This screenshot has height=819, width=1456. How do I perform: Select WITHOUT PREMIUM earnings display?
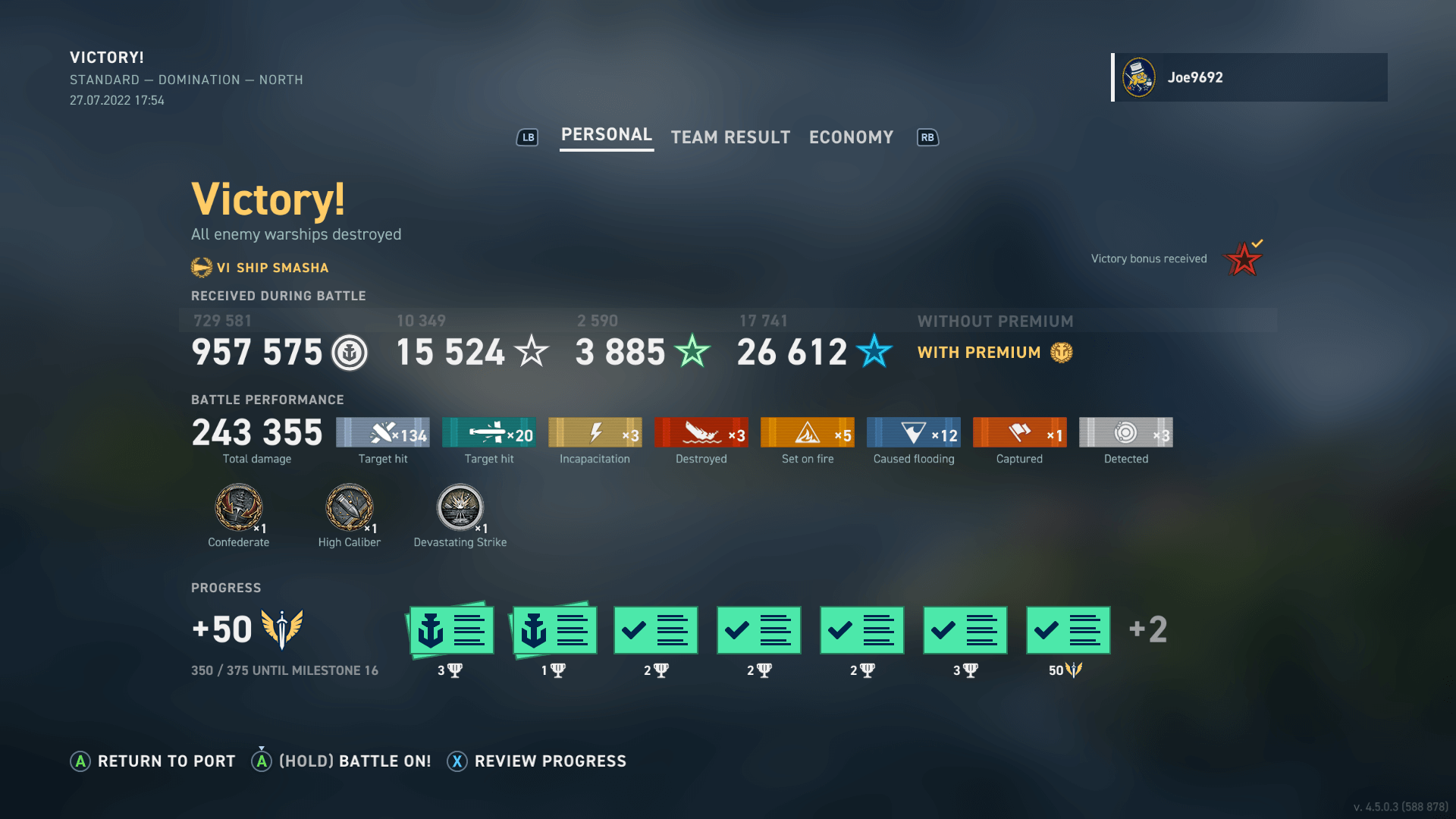tap(996, 321)
